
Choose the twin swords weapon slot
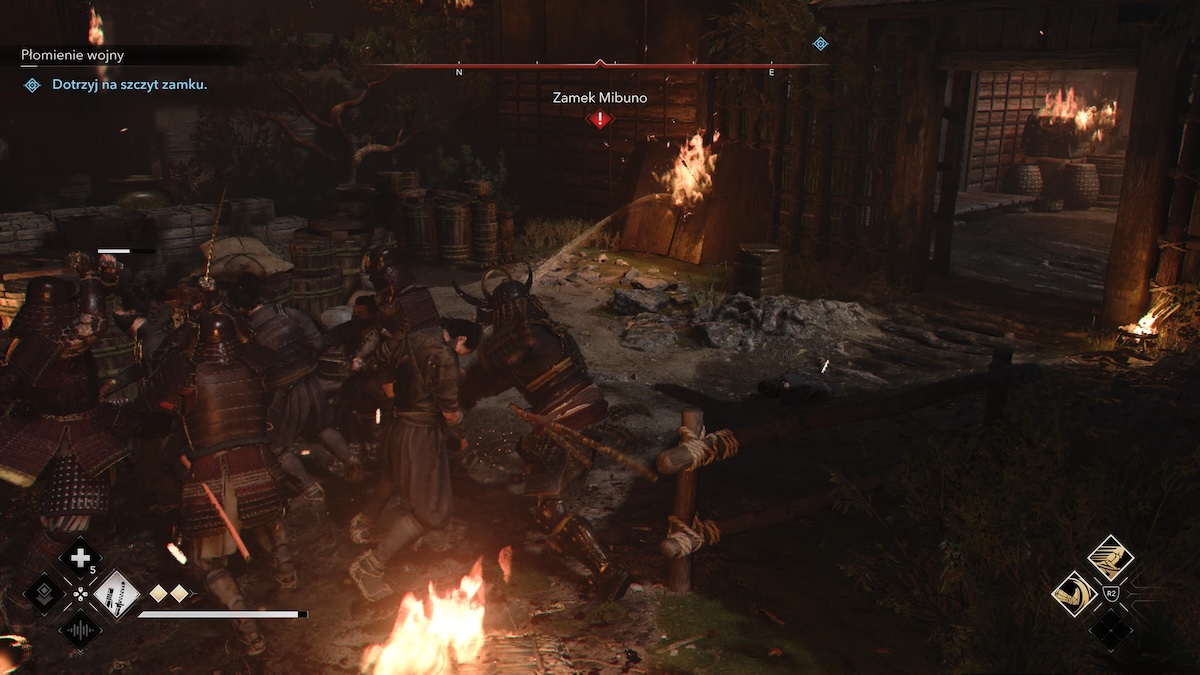tap(117, 594)
